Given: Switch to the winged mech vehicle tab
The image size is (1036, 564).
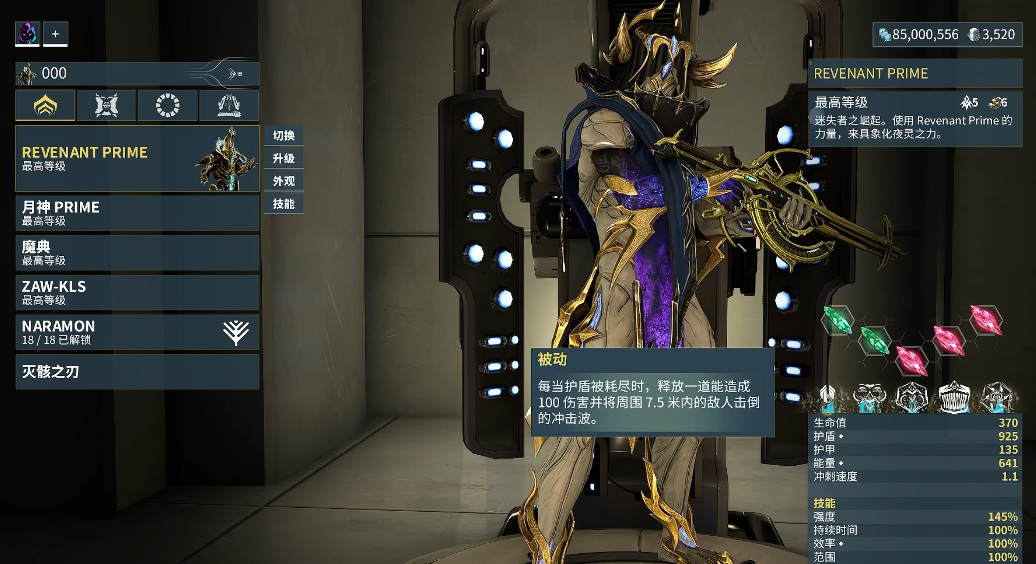Looking at the screenshot, I should point(228,105).
